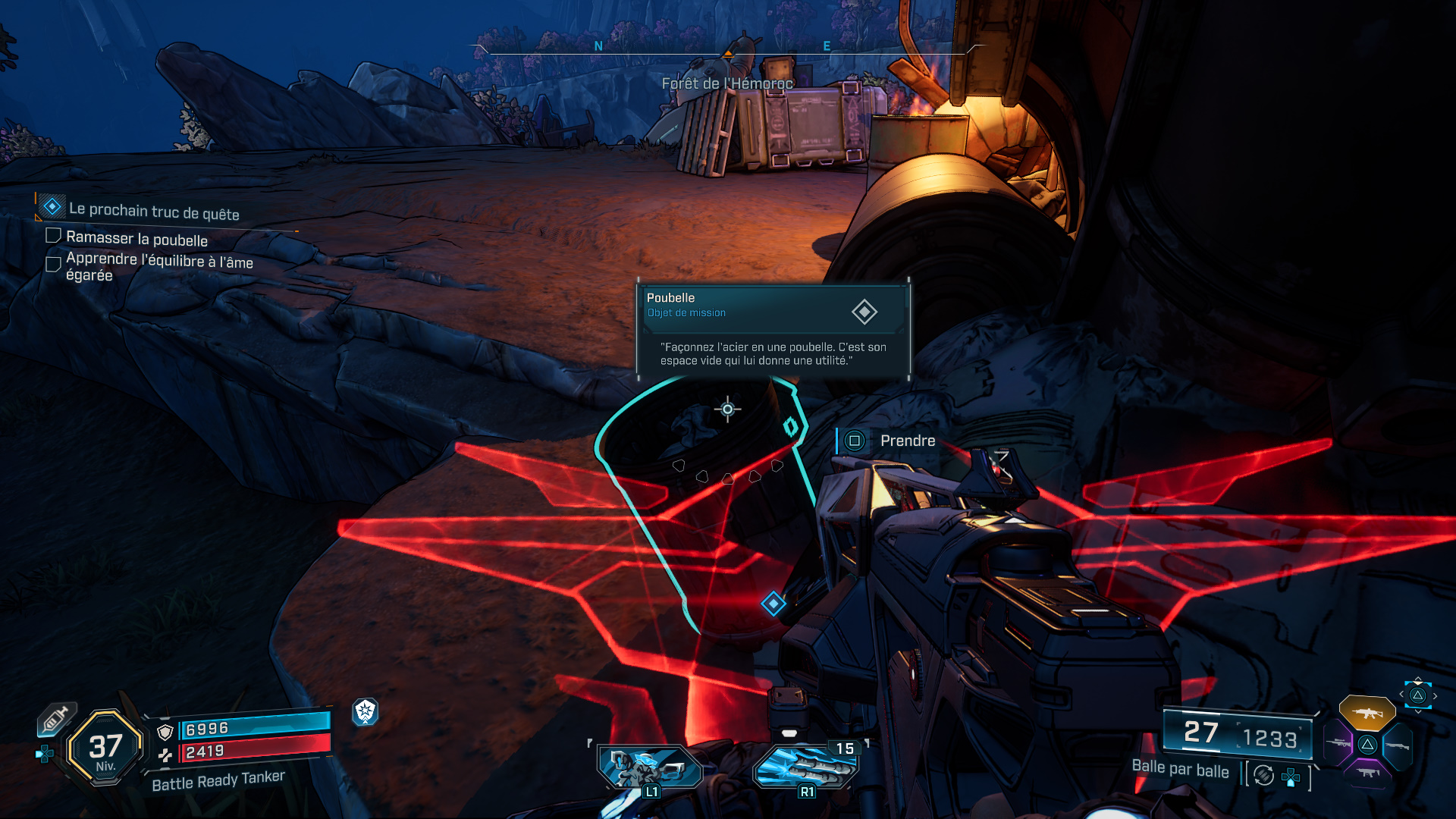Choose the 'Prendre' pickup prompt label
Image resolution: width=1456 pixels, height=819 pixels.
907,441
